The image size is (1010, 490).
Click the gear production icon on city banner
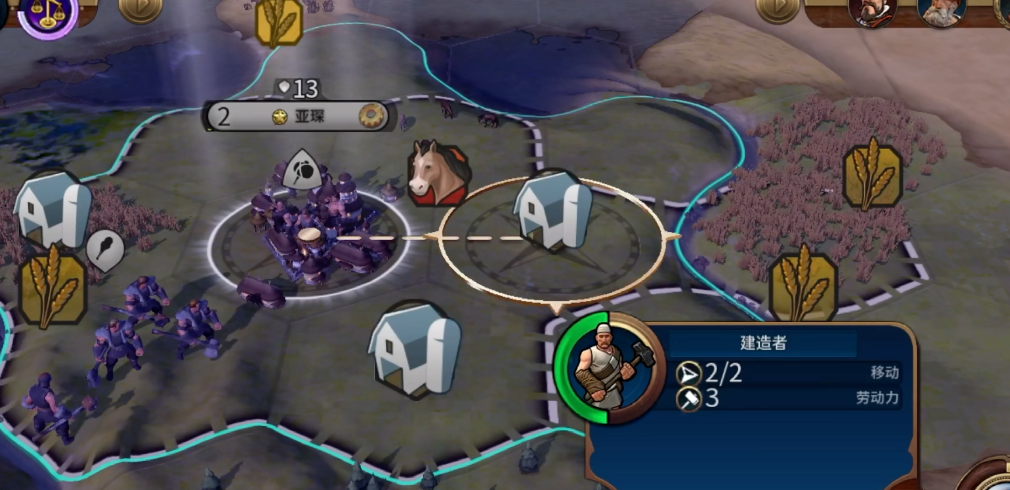click(x=372, y=116)
